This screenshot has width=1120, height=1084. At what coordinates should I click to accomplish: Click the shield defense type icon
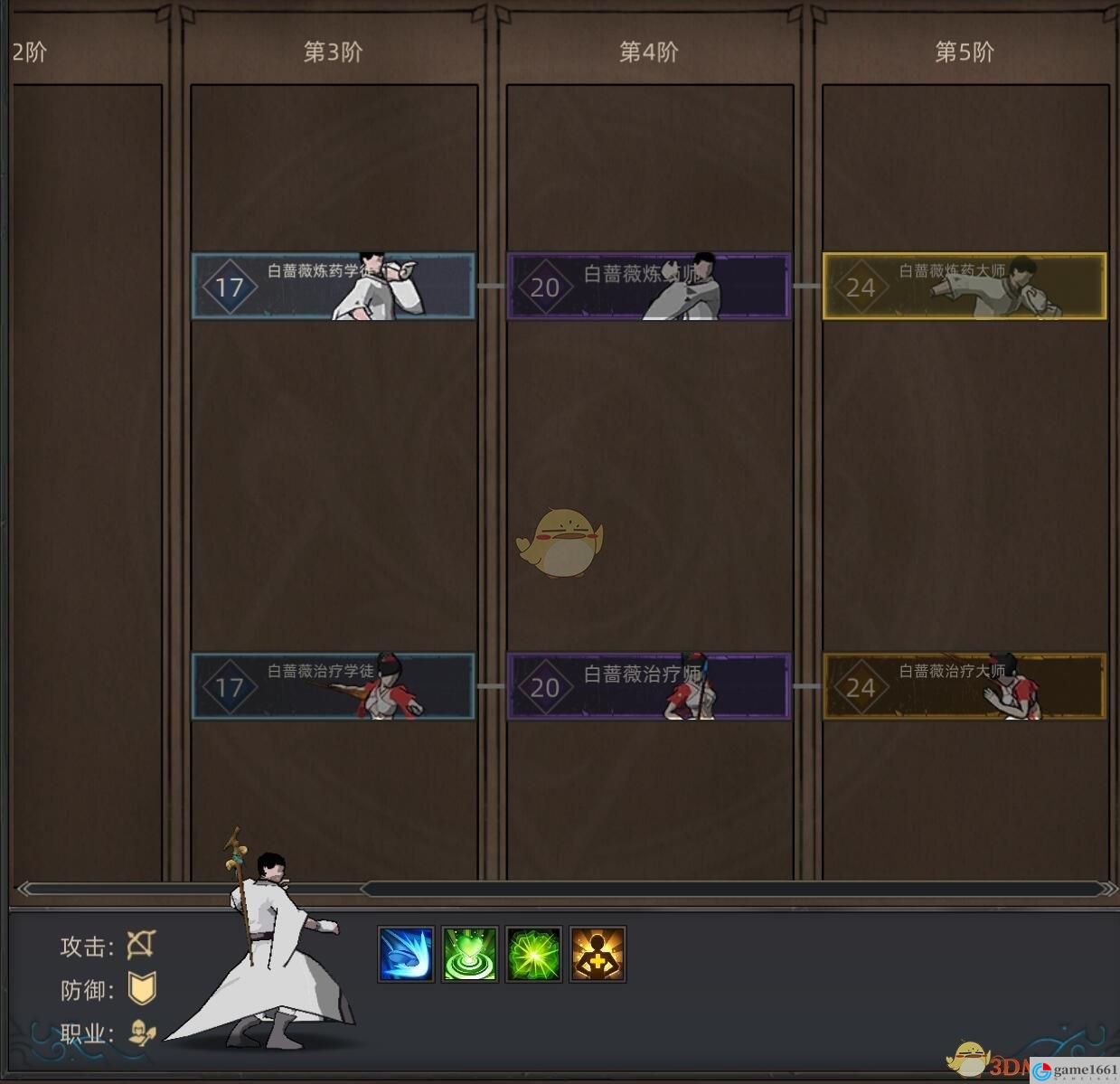[x=142, y=989]
